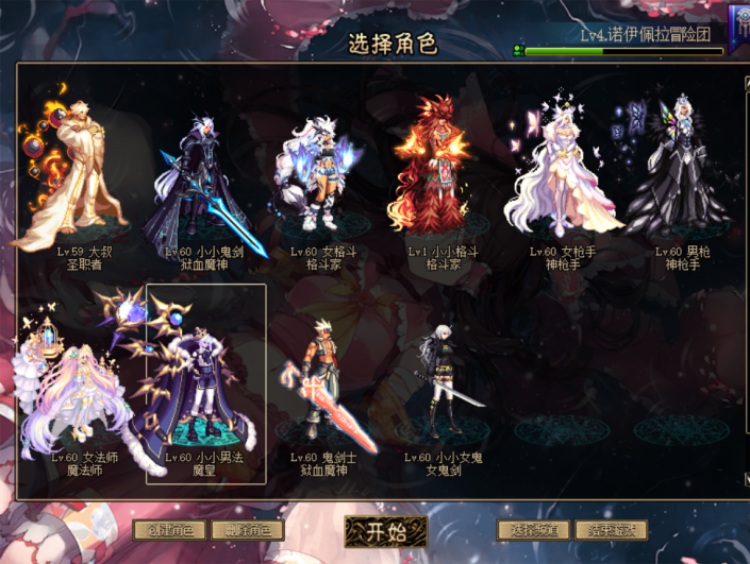Screen dimensions: 750x564
Task: Choose the 删除角色 delete character button
Action: (x=246, y=530)
